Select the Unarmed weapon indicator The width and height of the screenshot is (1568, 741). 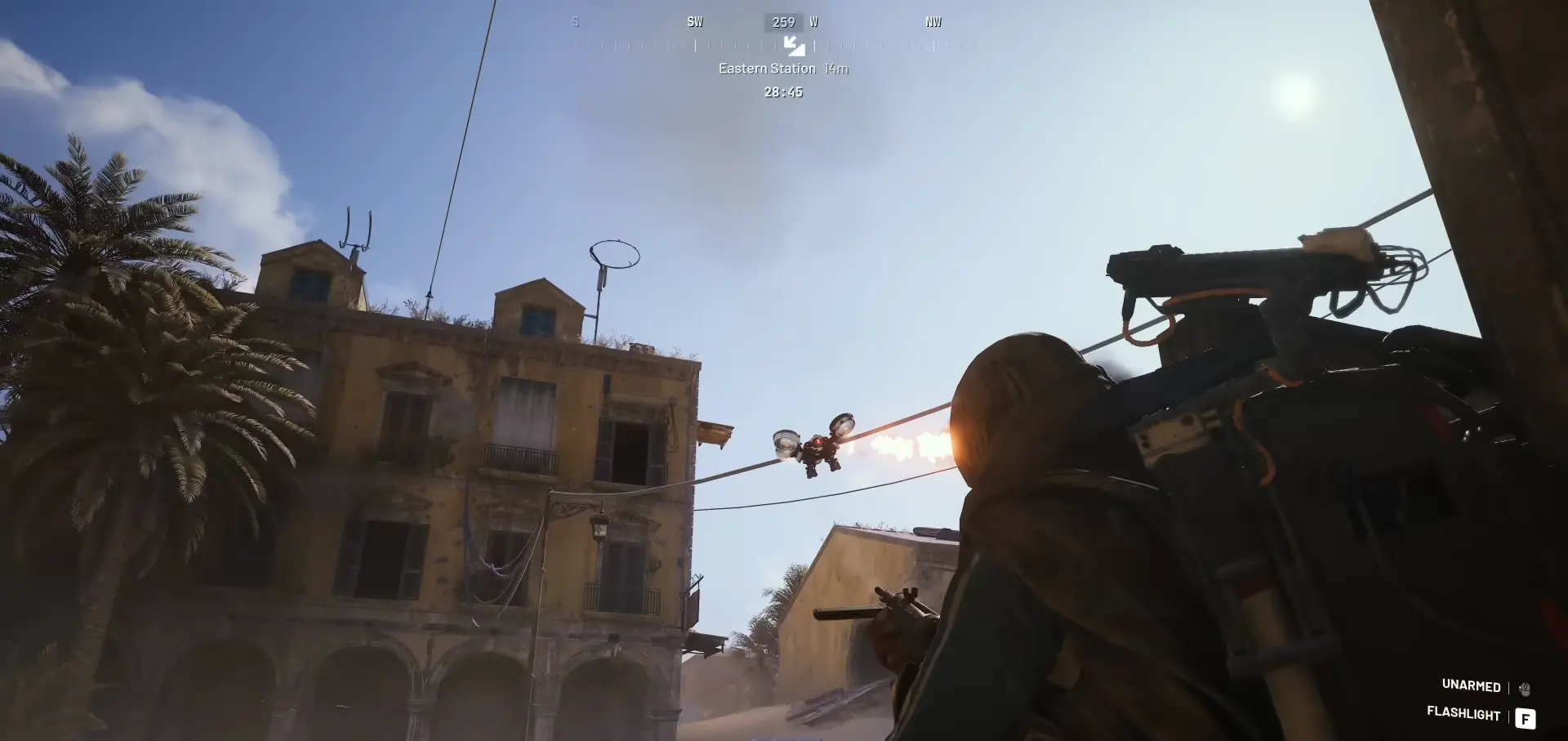[1471, 685]
